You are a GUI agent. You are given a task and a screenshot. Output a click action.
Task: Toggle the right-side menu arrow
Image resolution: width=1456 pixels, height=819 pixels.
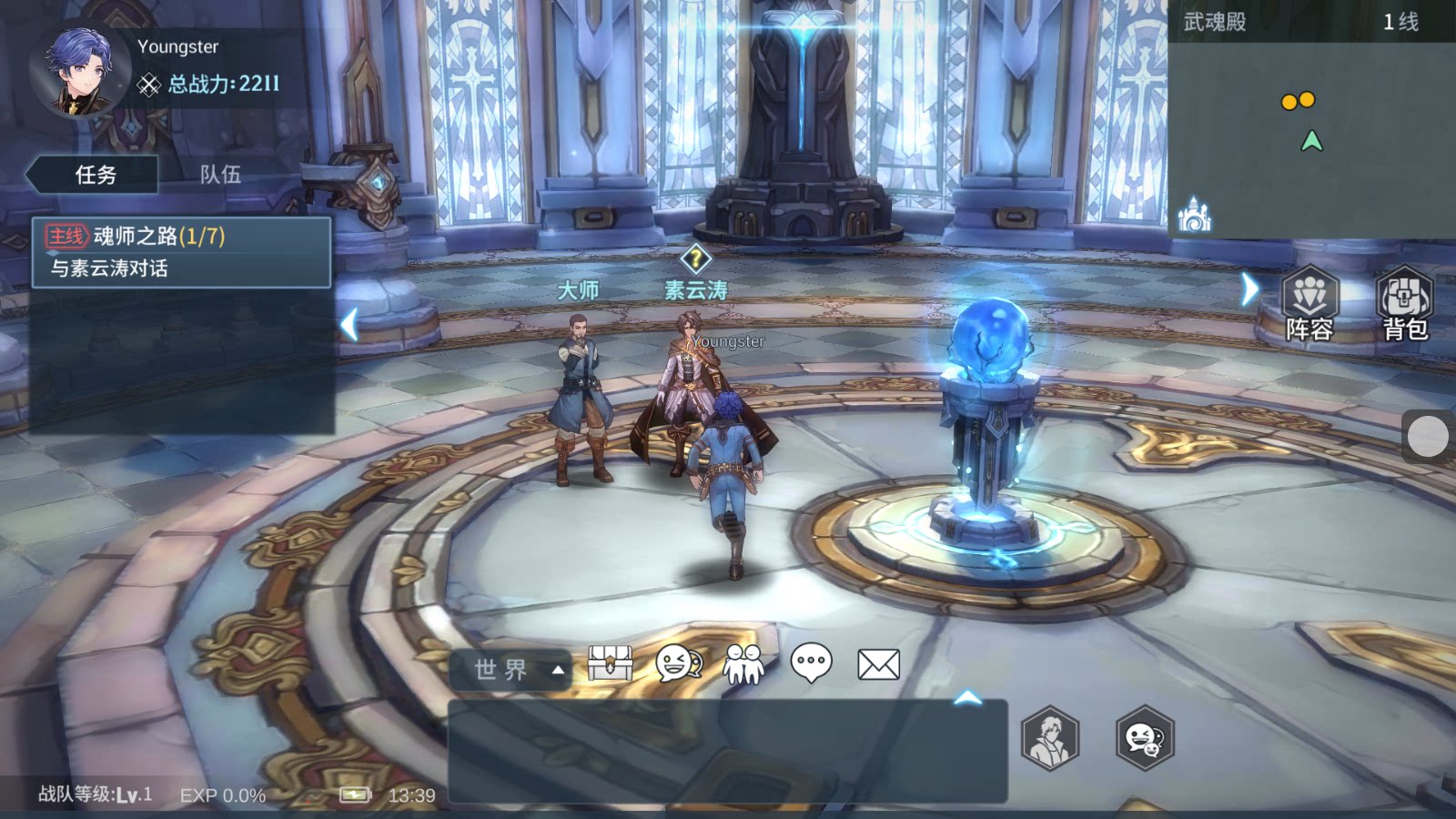tap(1249, 289)
